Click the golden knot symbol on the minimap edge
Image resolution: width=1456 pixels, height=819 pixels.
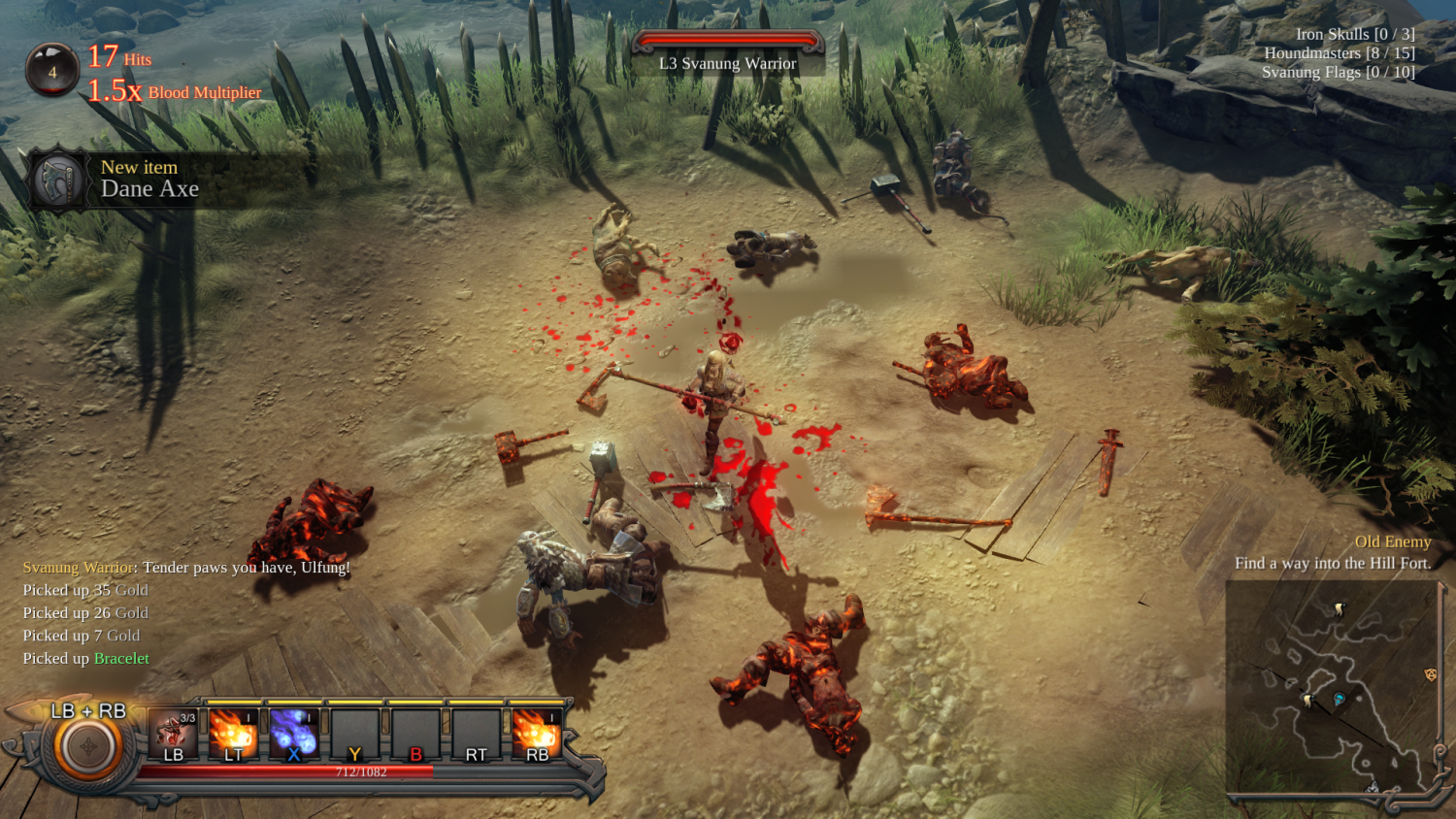click(1432, 674)
